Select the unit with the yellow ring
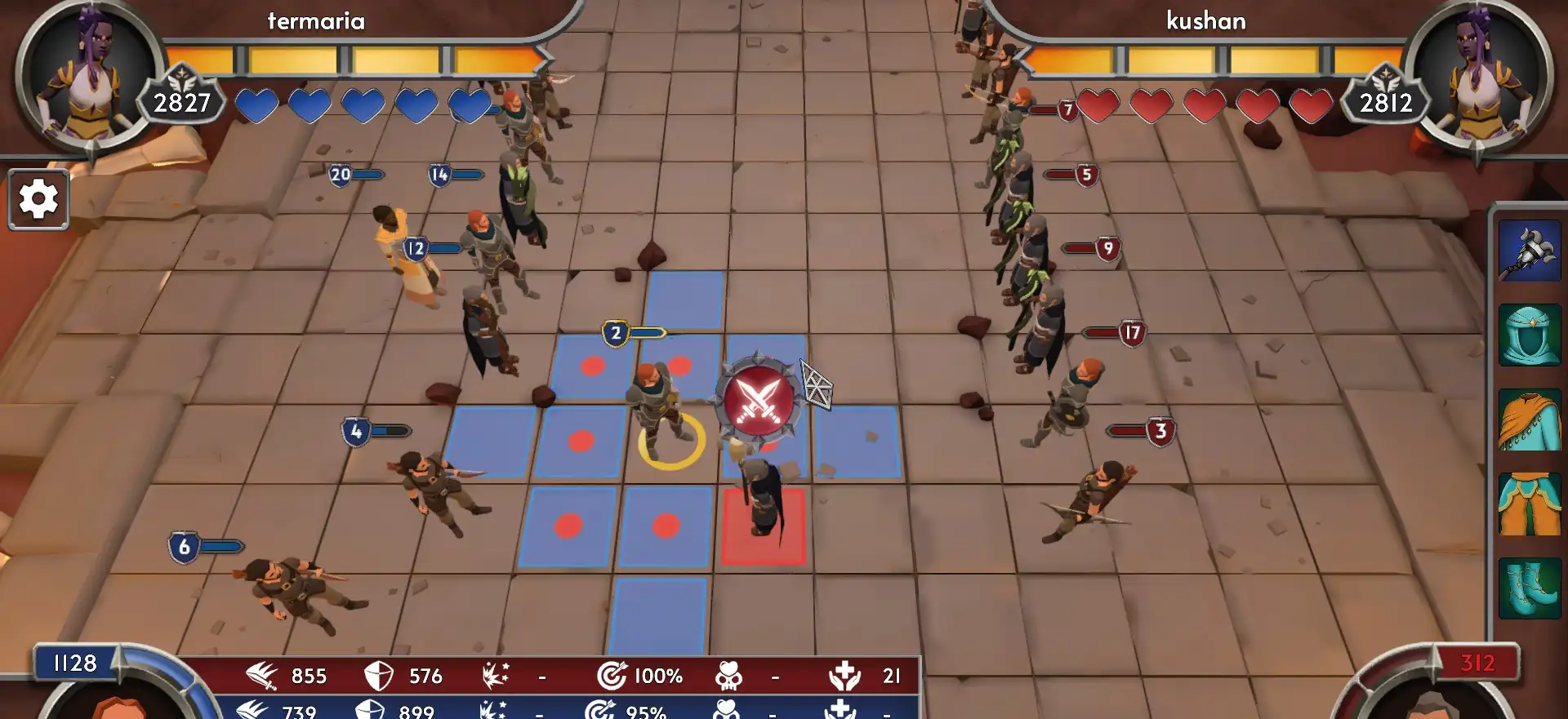 [657, 408]
